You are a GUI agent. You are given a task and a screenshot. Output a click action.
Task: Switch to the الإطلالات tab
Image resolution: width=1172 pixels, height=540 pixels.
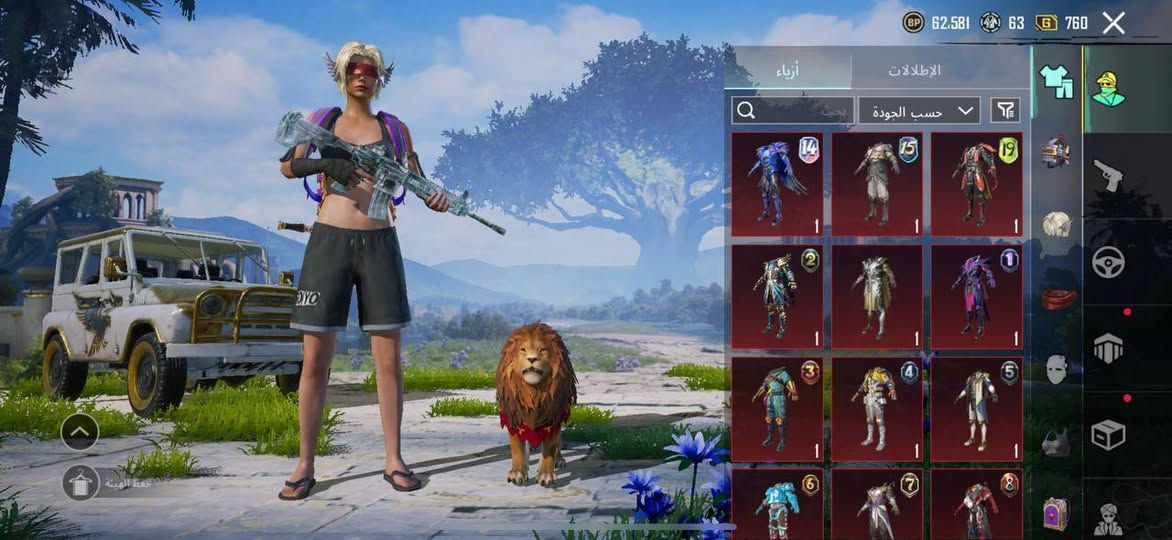pos(914,71)
